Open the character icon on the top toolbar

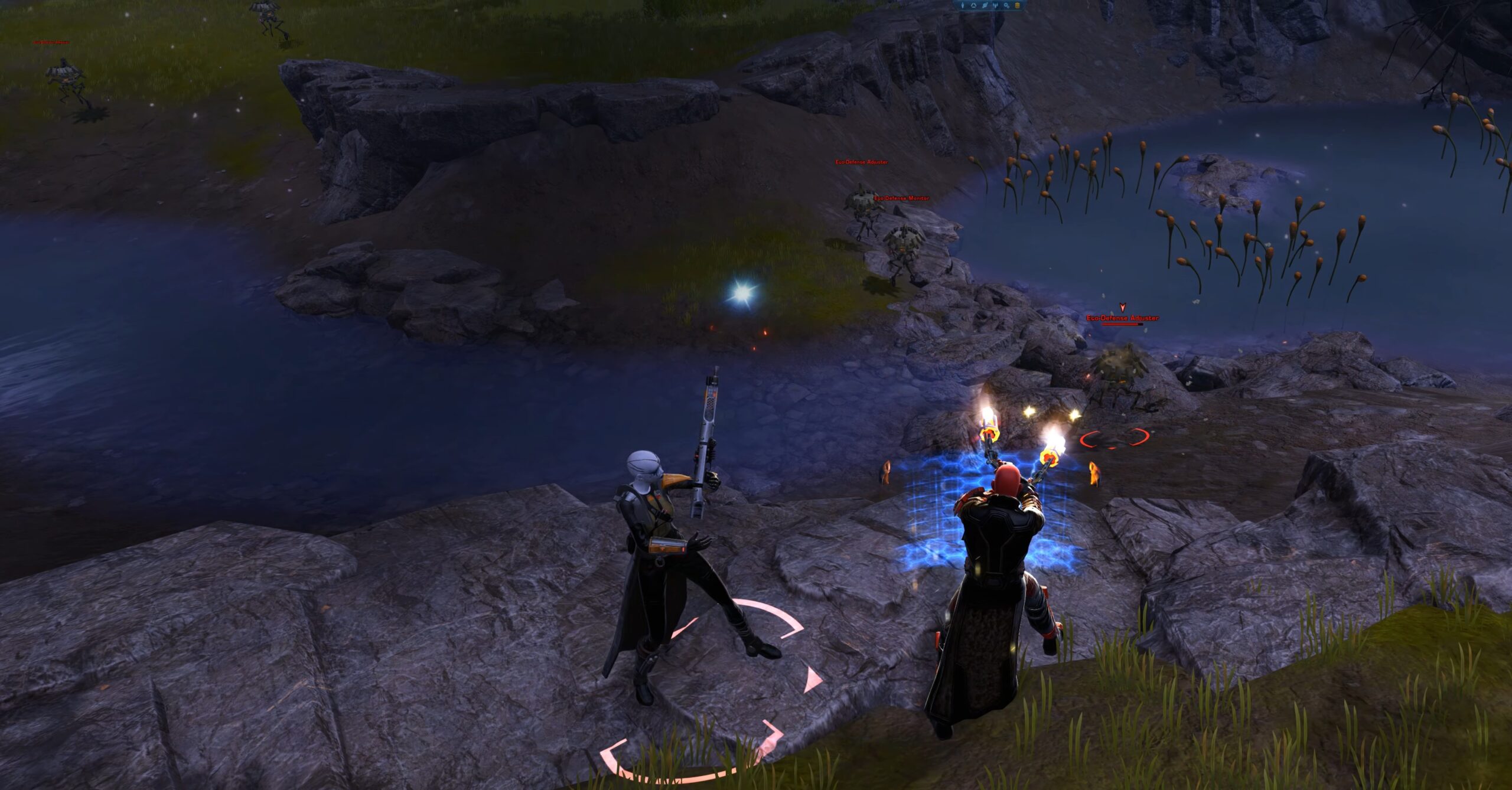click(x=963, y=5)
